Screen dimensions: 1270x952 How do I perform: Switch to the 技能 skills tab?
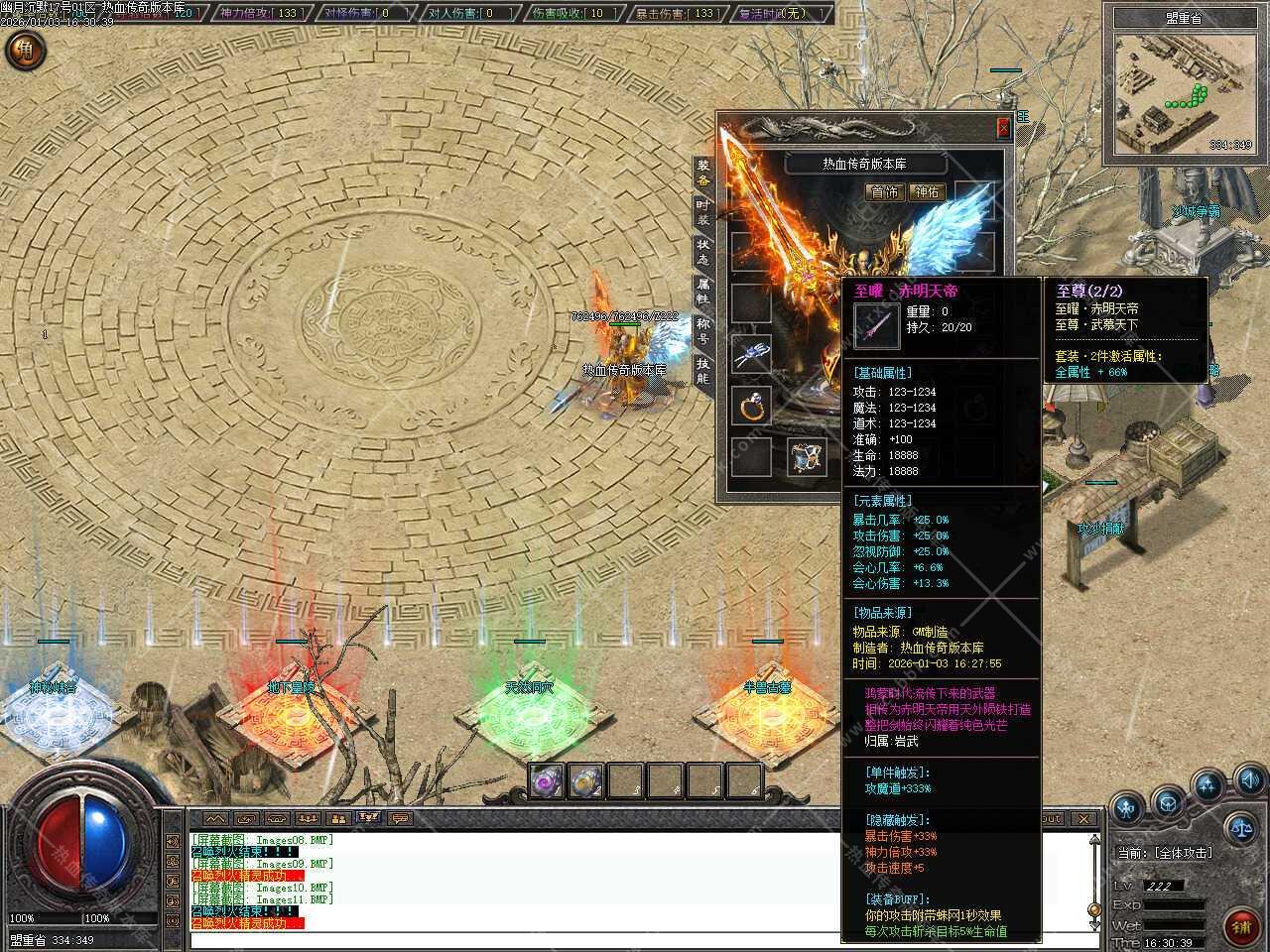[x=702, y=371]
